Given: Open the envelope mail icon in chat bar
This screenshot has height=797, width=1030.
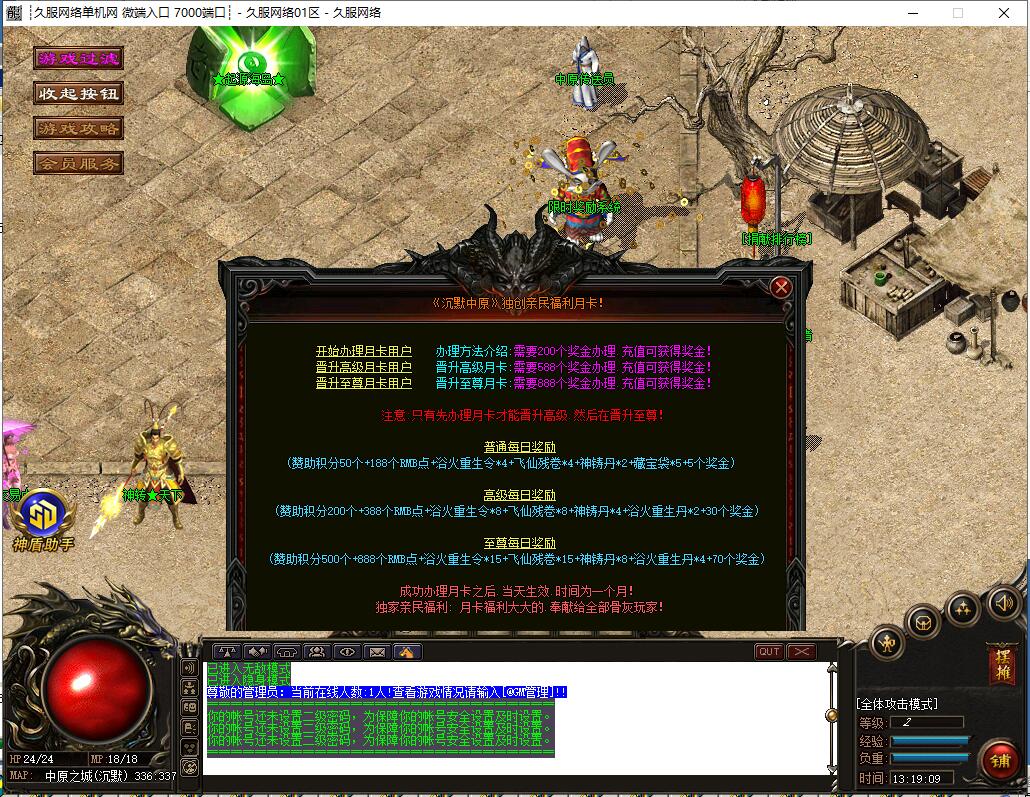Looking at the screenshot, I should (377, 652).
